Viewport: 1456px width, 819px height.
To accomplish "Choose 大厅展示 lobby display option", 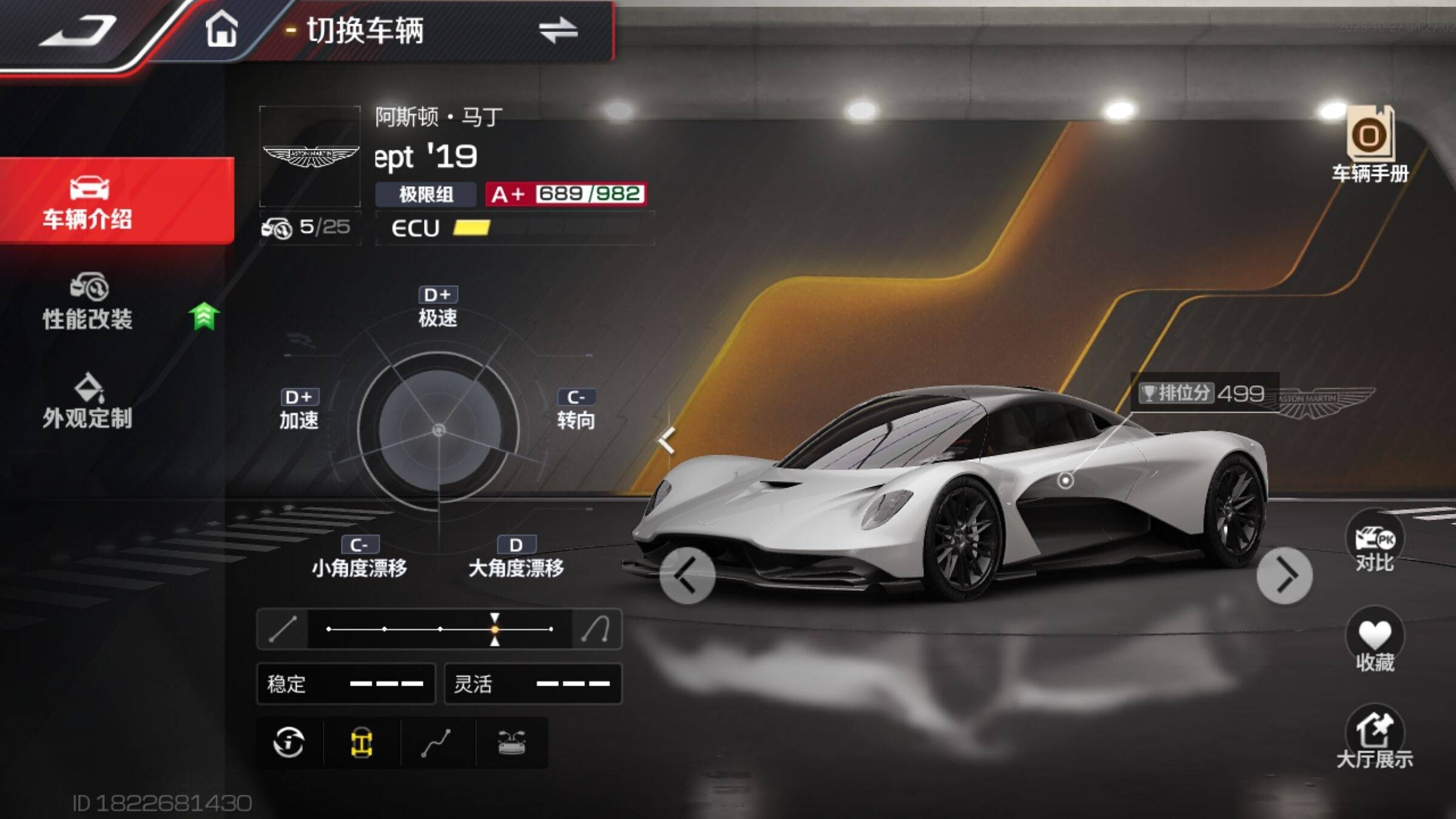I will [x=1375, y=736].
